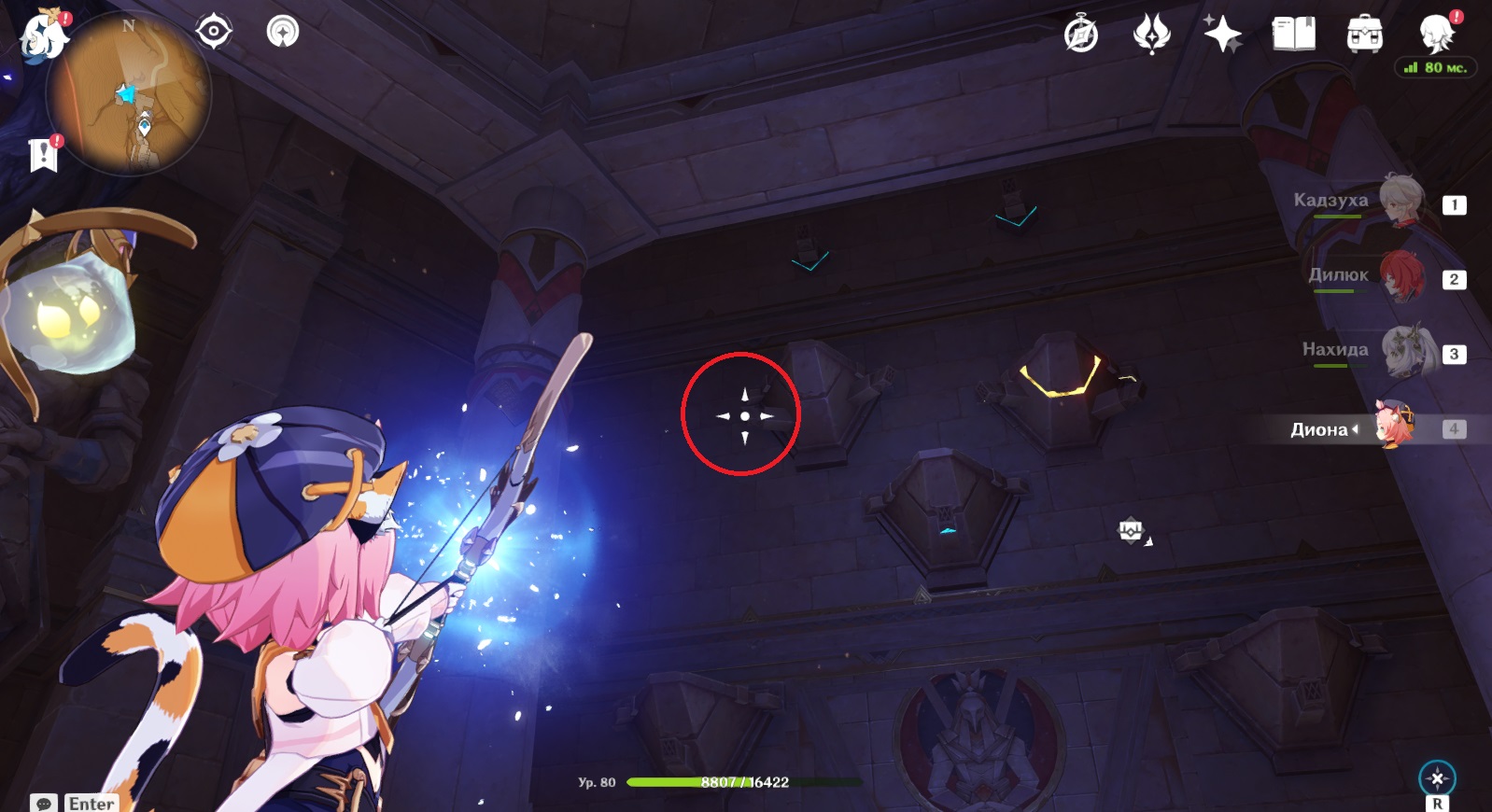Open the Adventurer Handbook book icon
1492x812 pixels.
tap(1293, 35)
